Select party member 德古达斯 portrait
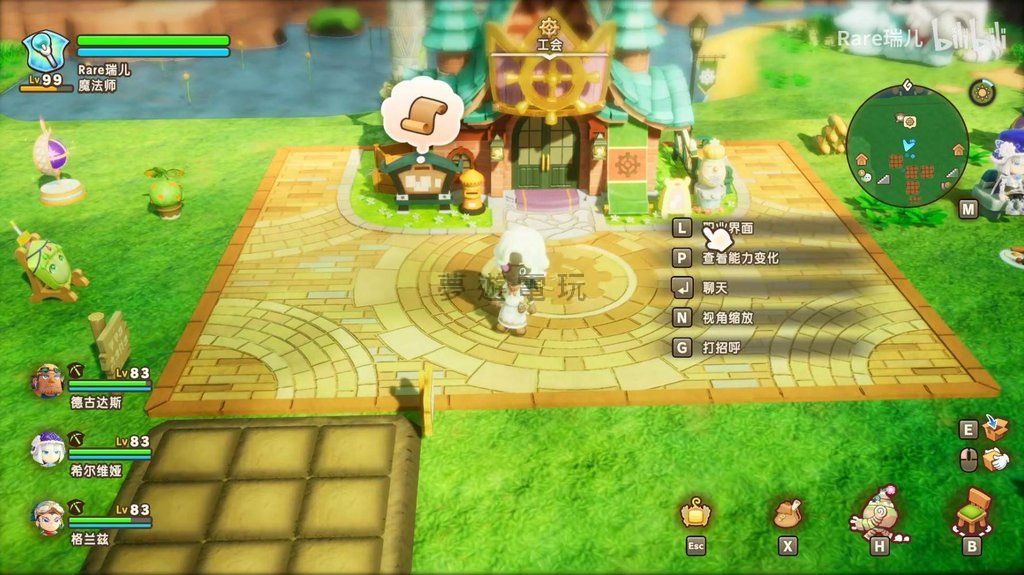1024x575 pixels. pyautogui.click(x=47, y=381)
